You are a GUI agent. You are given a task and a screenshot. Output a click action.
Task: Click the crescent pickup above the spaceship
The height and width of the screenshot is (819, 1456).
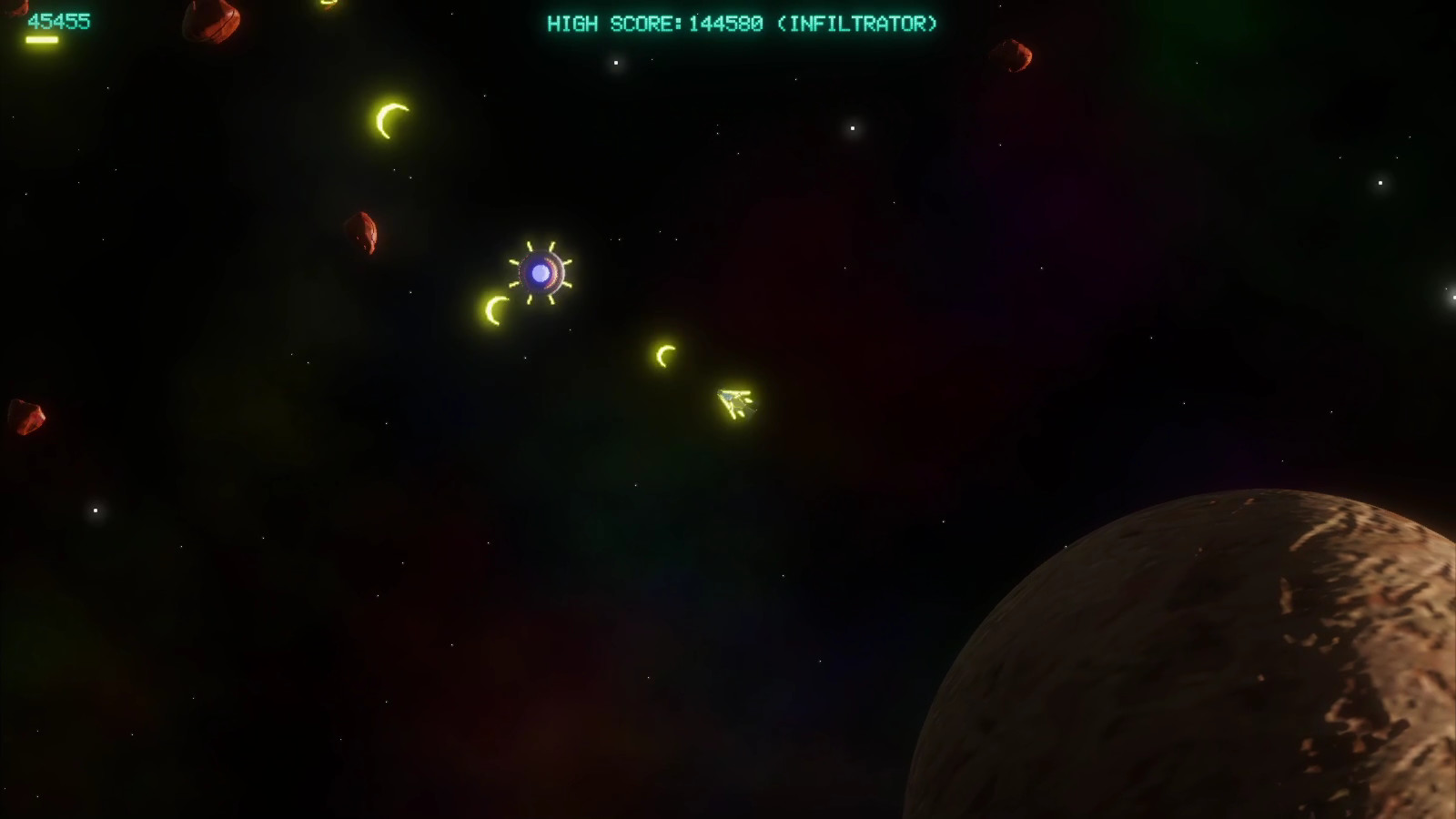(664, 357)
